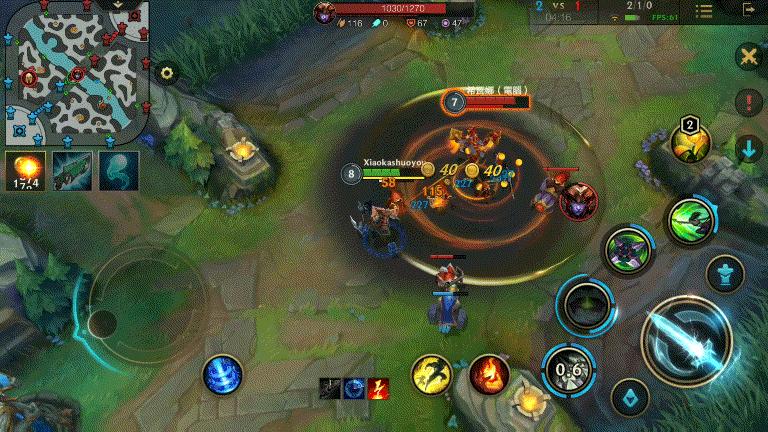This screenshot has height=432, width=768.
Task: Activate the blue swirl recall button
Action: coord(222,375)
